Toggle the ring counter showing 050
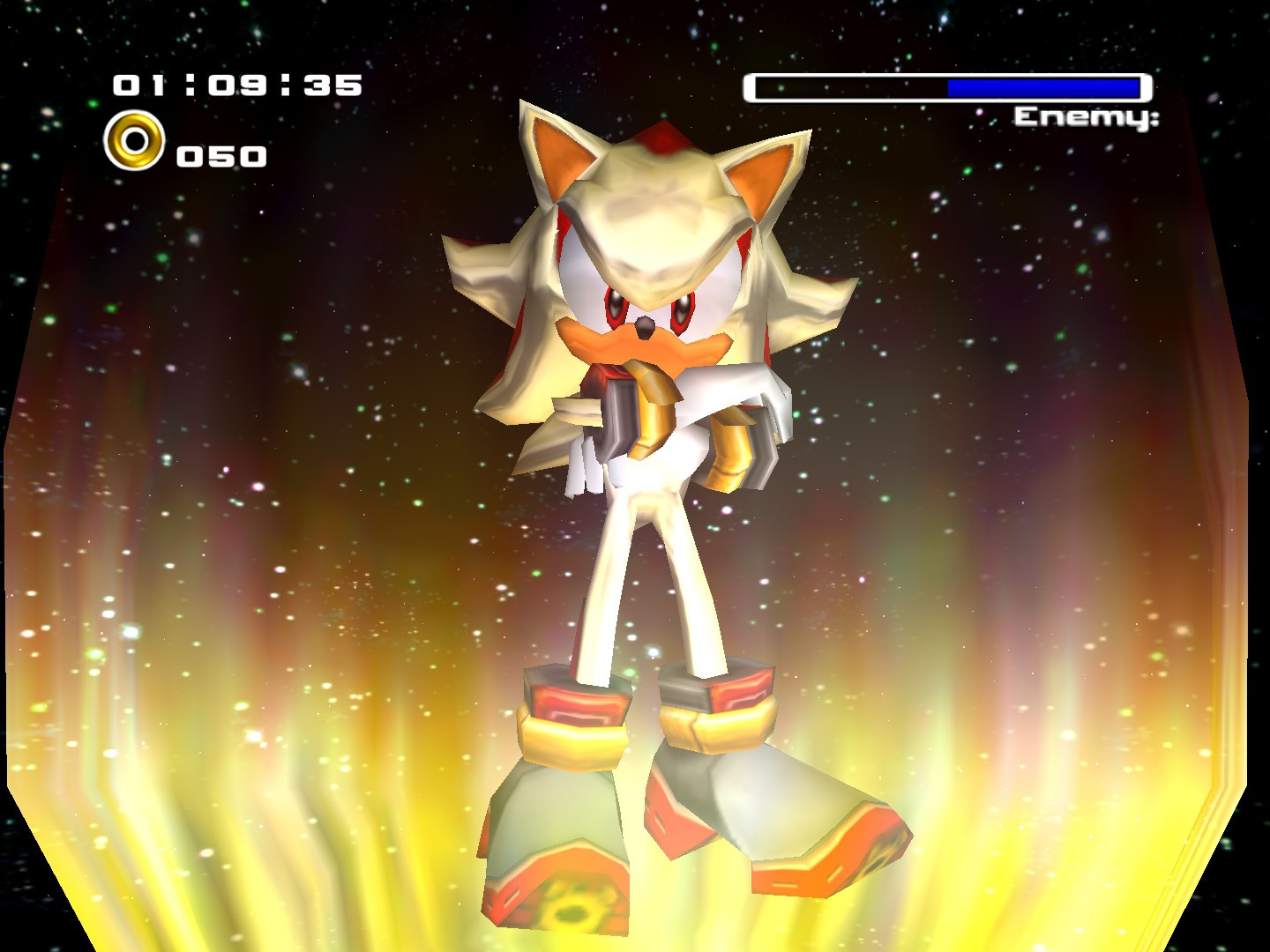 pyautogui.click(x=220, y=155)
